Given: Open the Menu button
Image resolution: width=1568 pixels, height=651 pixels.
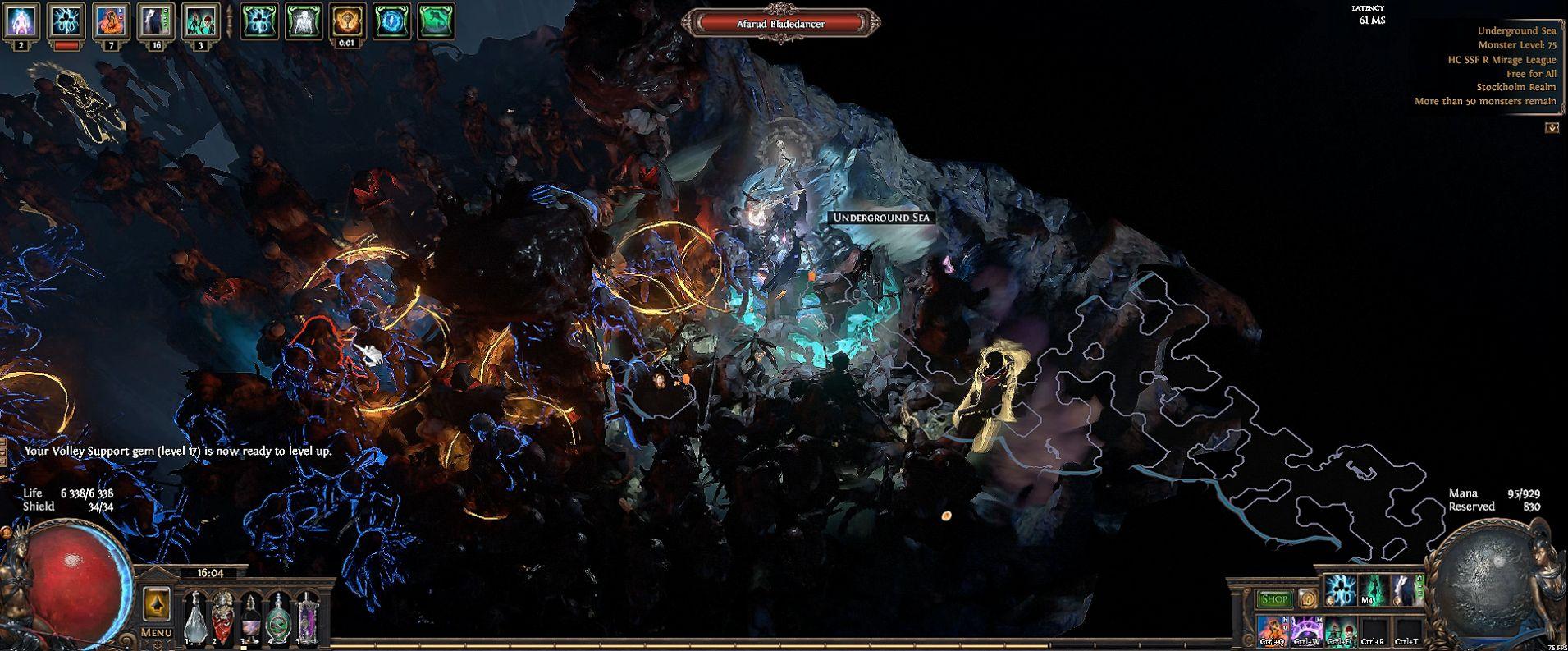Looking at the screenshot, I should pyautogui.click(x=156, y=632).
